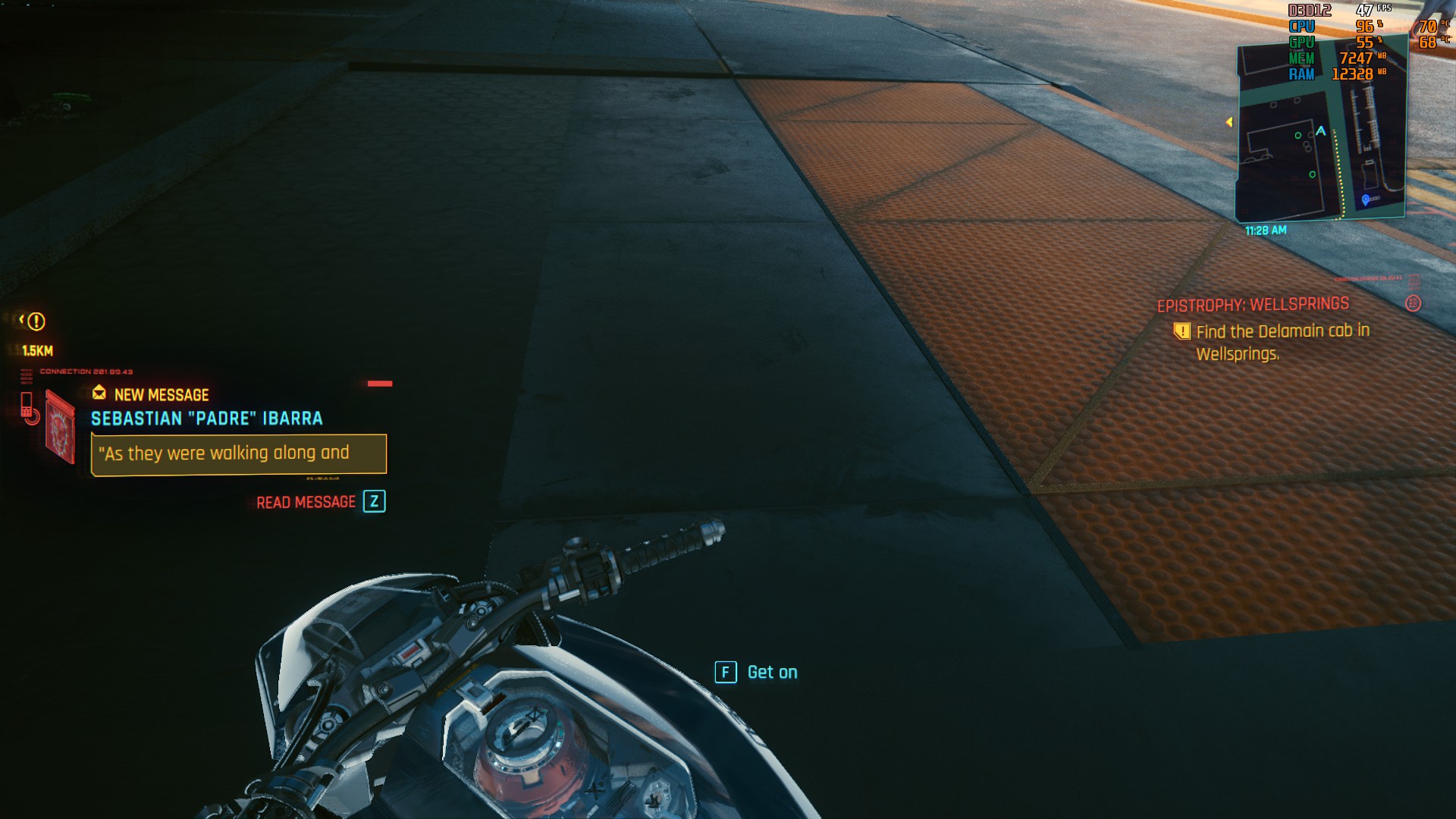Click Sebastian Ibarra's red contact portrait
The height and width of the screenshot is (819, 1456).
click(60, 427)
